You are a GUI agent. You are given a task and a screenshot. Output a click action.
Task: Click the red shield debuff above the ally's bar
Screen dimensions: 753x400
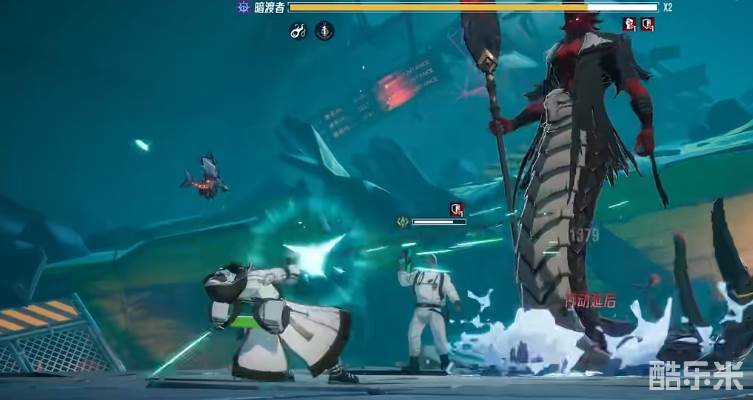click(456, 209)
